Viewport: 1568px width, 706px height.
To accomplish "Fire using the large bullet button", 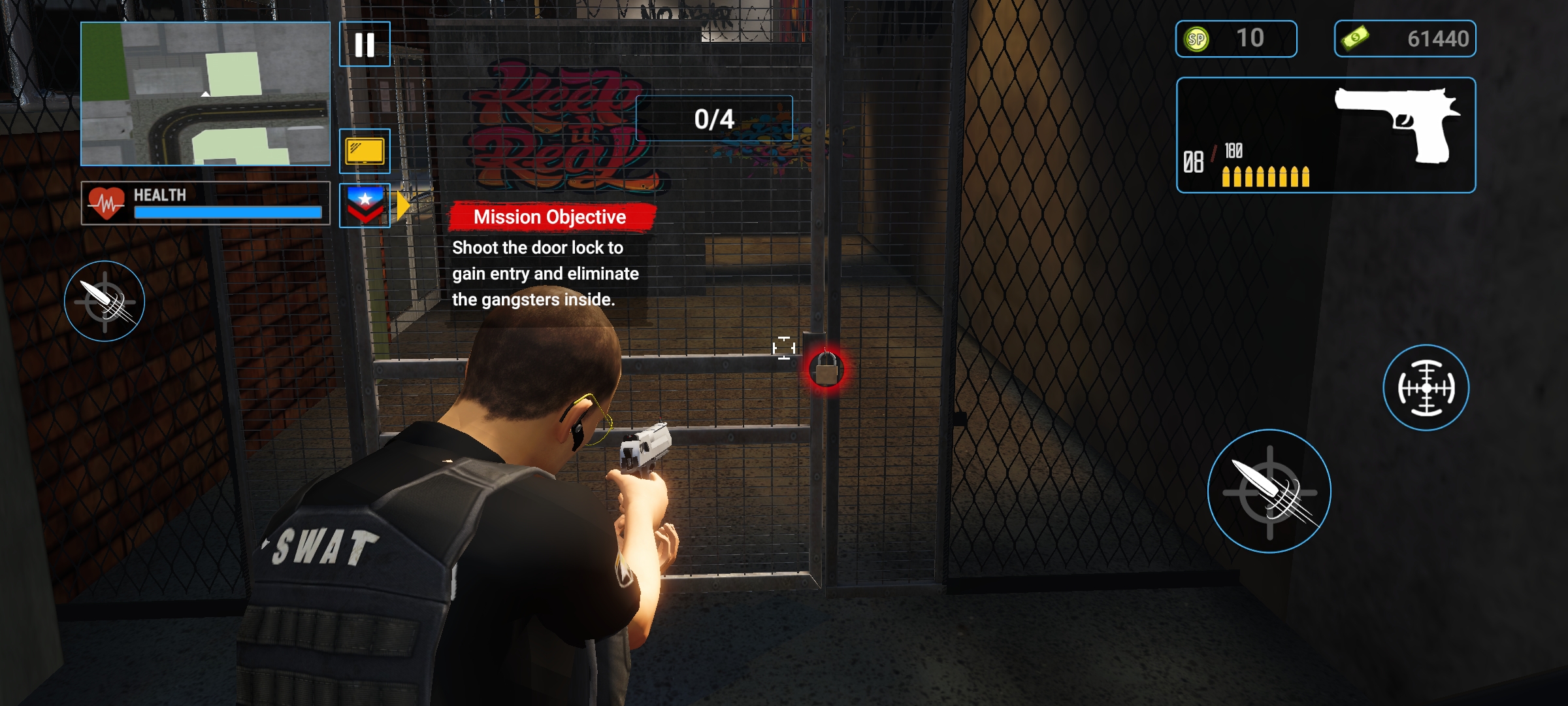I will (x=1269, y=492).
